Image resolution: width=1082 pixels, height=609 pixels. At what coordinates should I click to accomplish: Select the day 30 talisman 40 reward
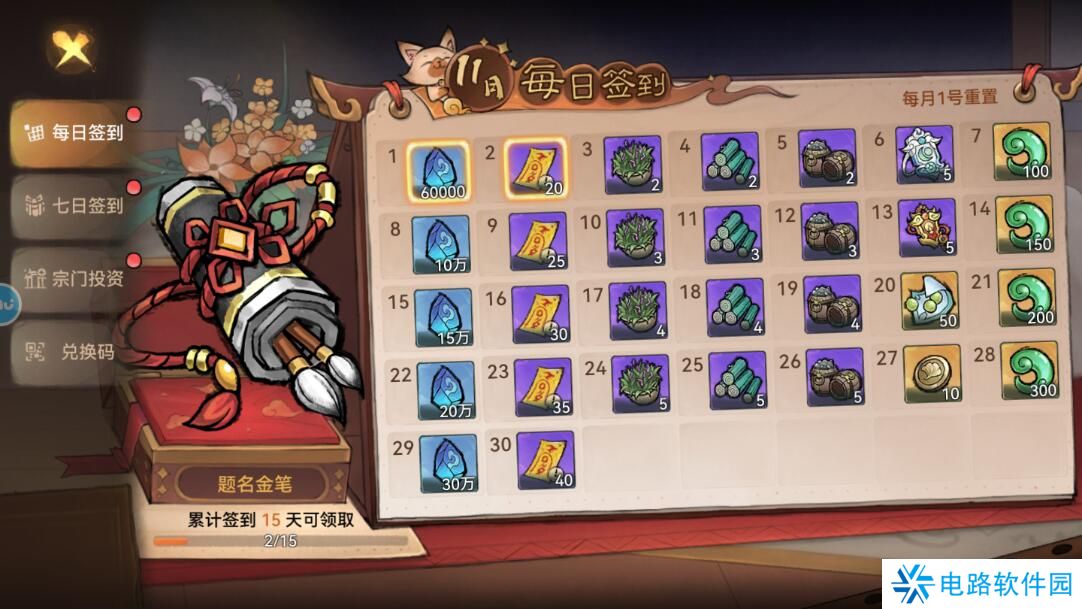pyautogui.click(x=545, y=460)
